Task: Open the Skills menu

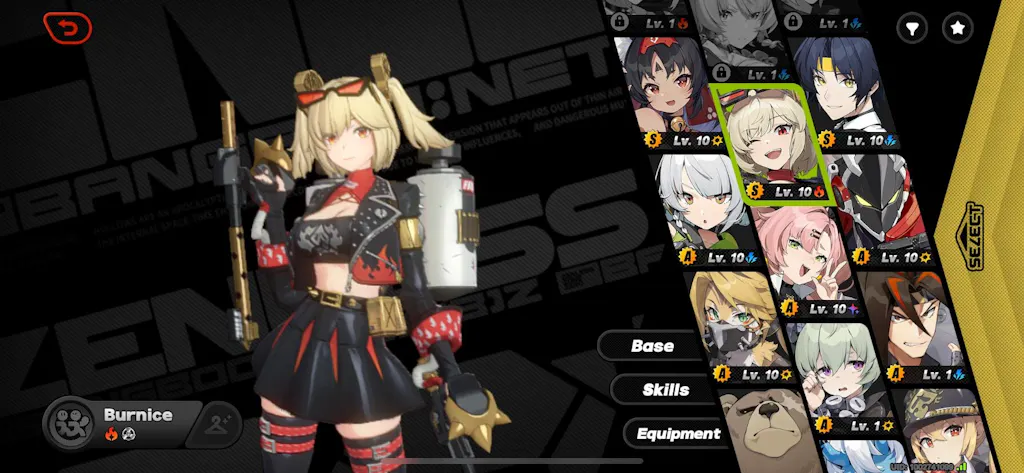Action: (x=665, y=389)
